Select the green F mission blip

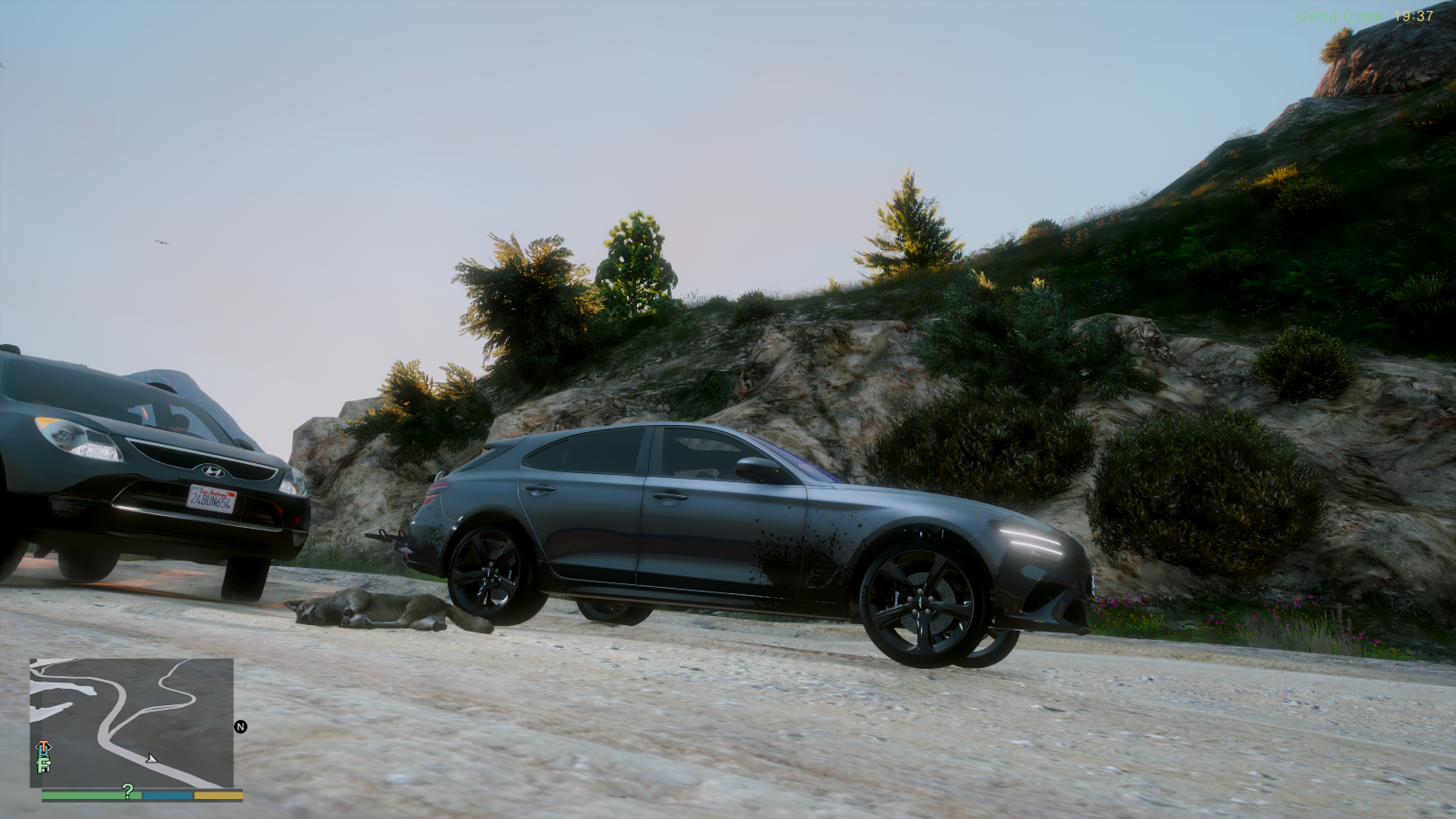coord(43,764)
